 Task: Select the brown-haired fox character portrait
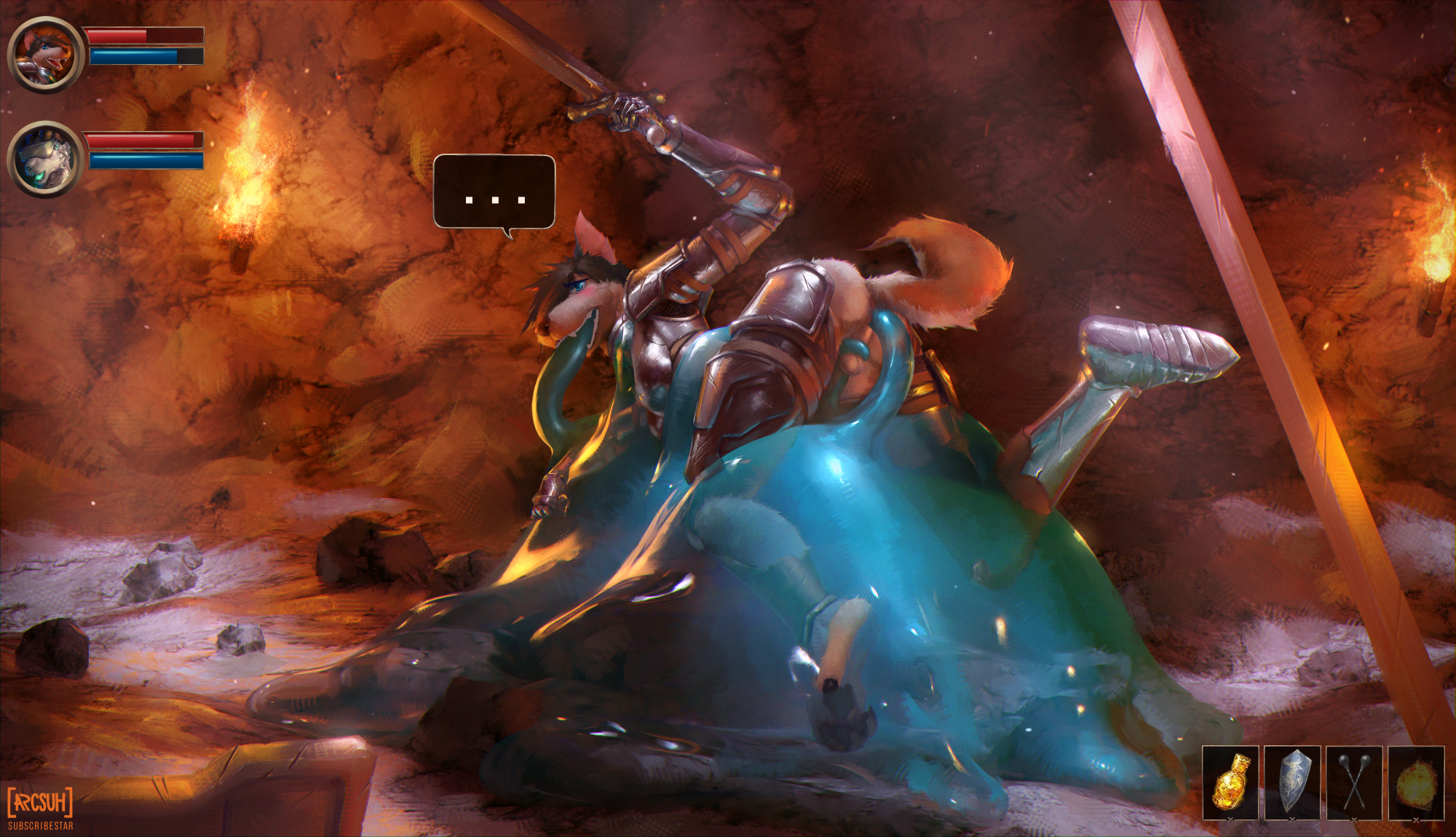click(45, 54)
